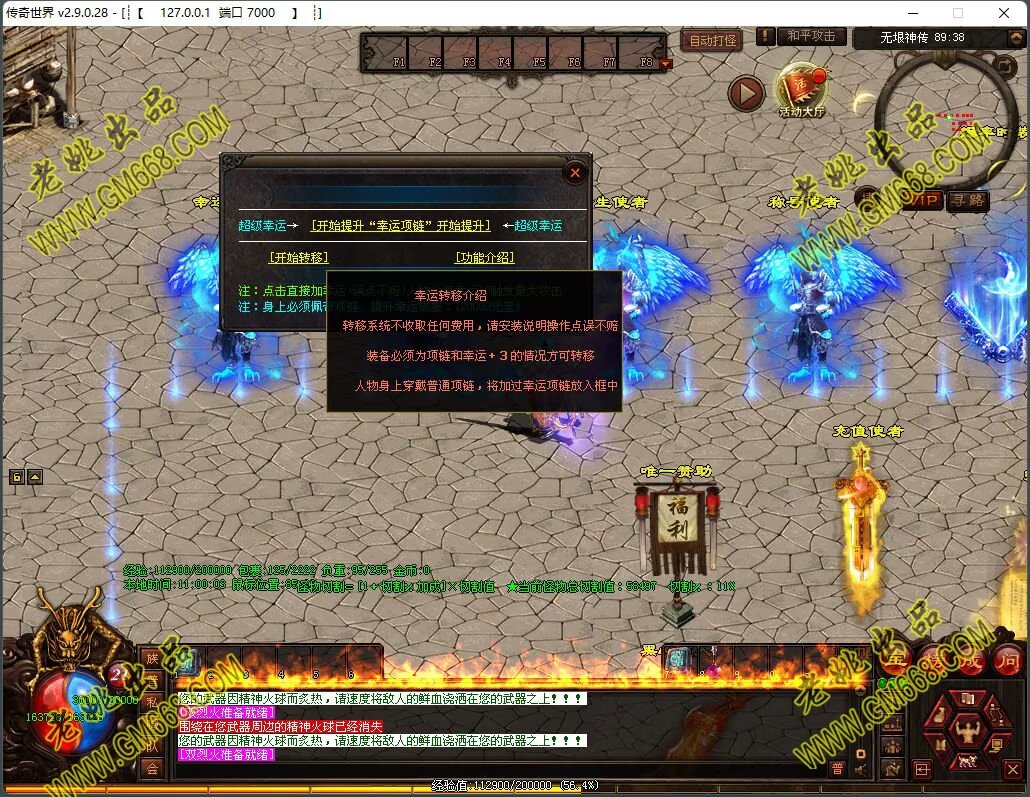
Task: Open the 功能介绍 feature introduction link
Action: click(485, 257)
